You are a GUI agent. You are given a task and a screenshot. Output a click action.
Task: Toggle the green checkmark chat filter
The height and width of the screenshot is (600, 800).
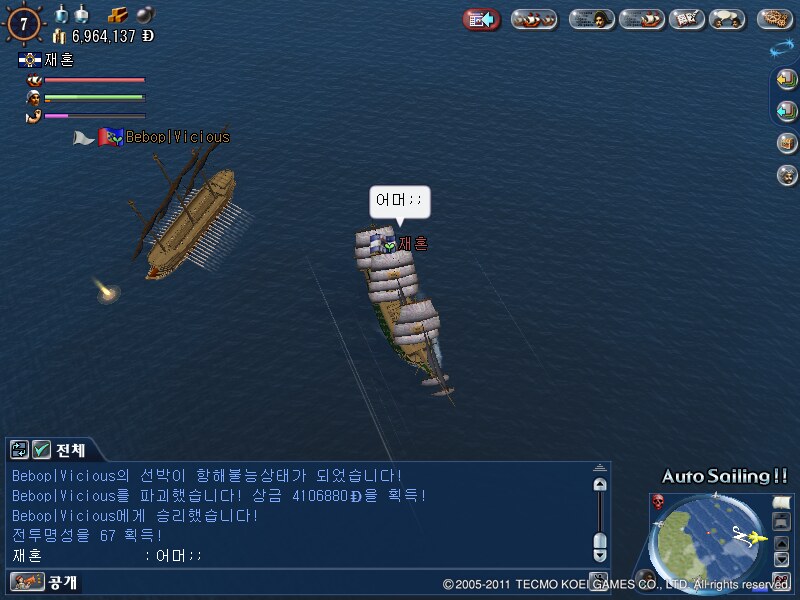(x=42, y=450)
